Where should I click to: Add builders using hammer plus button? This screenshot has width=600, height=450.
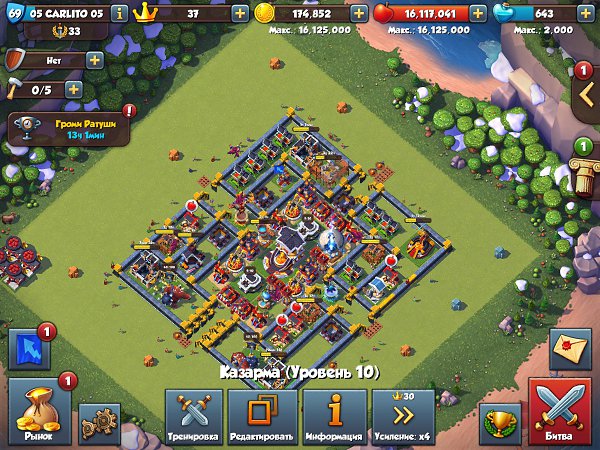[x=73, y=89]
